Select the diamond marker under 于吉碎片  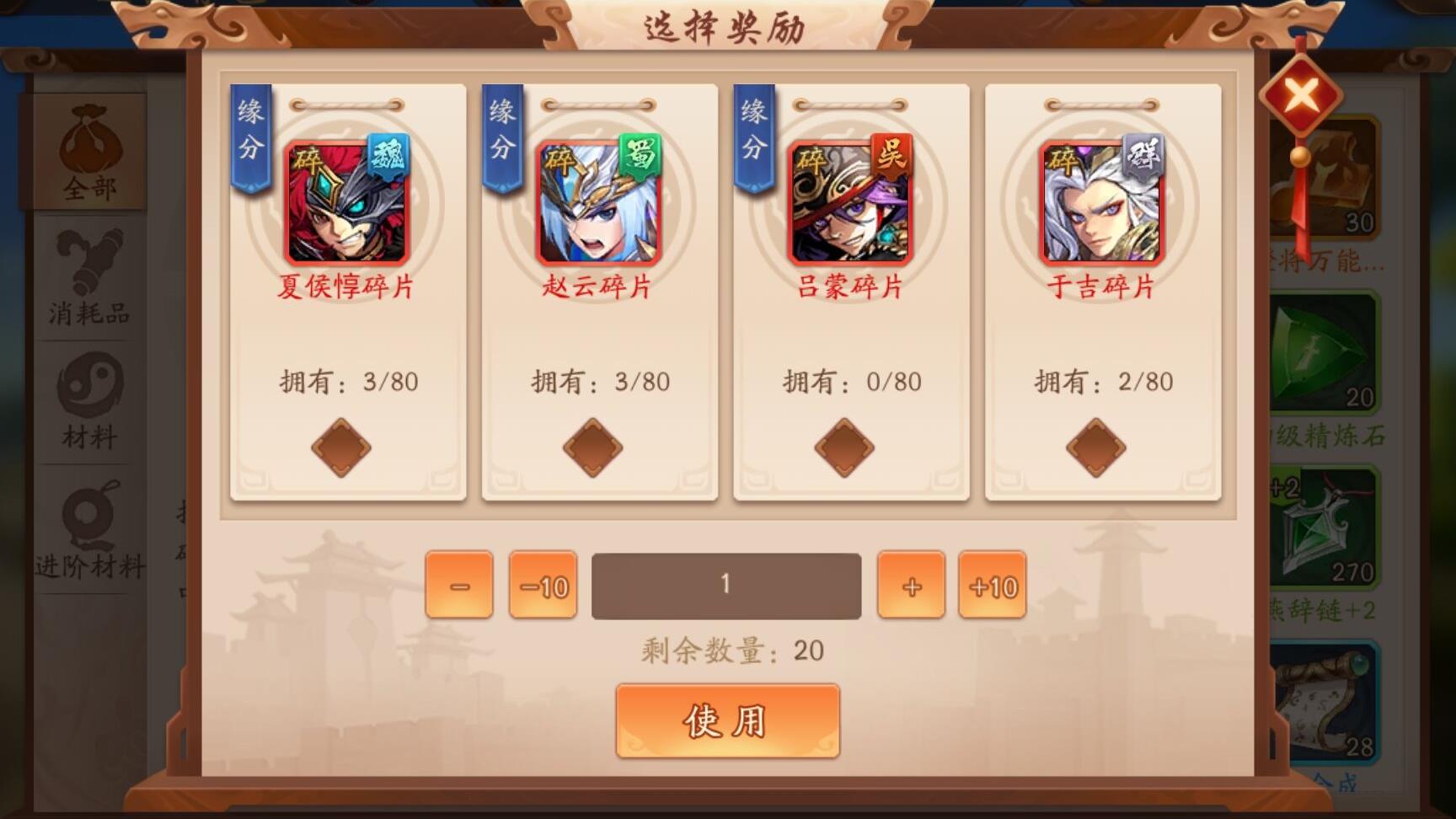point(1097,446)
